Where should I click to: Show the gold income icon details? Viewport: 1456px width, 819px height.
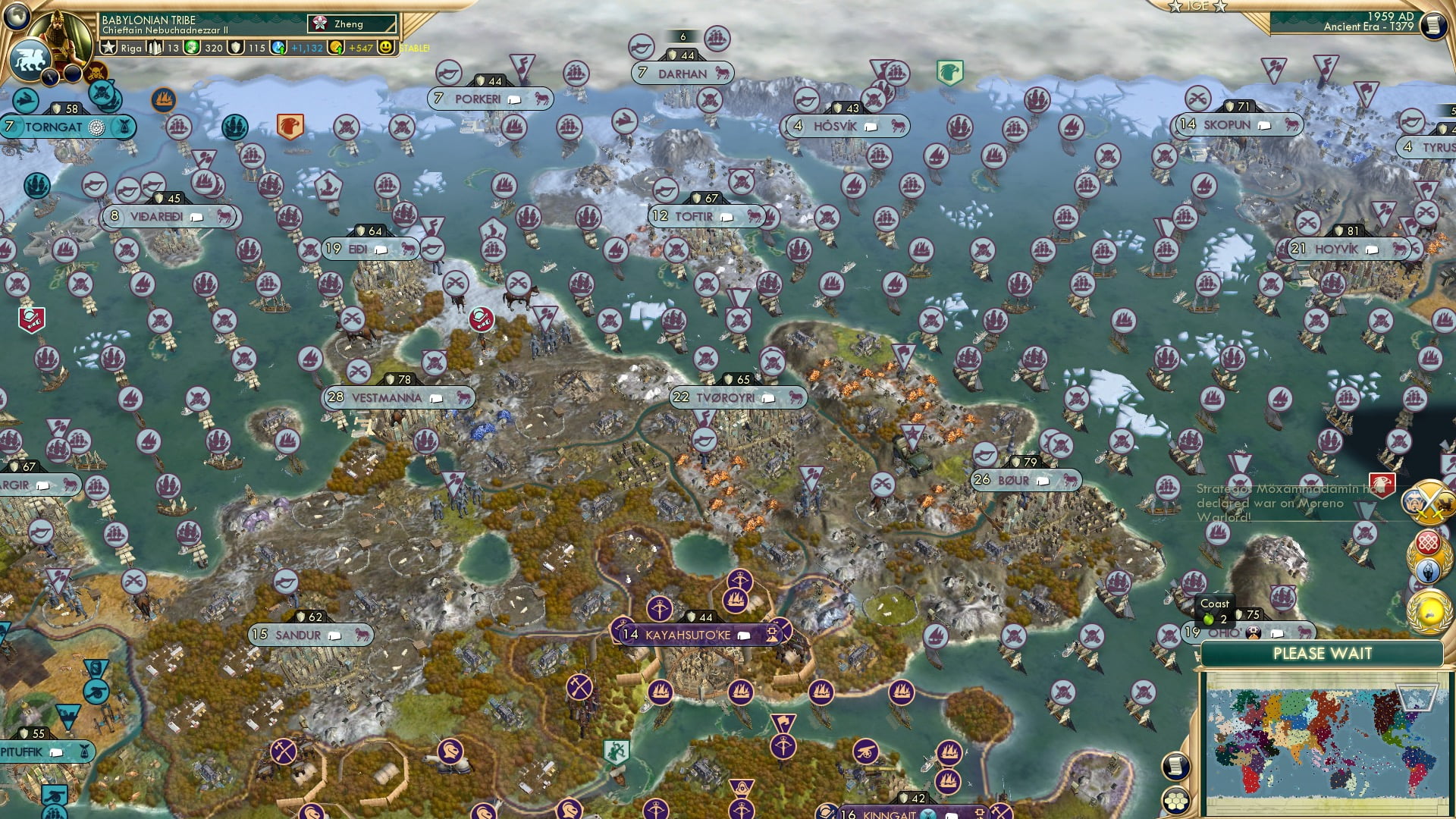click(x=336, y=48)
